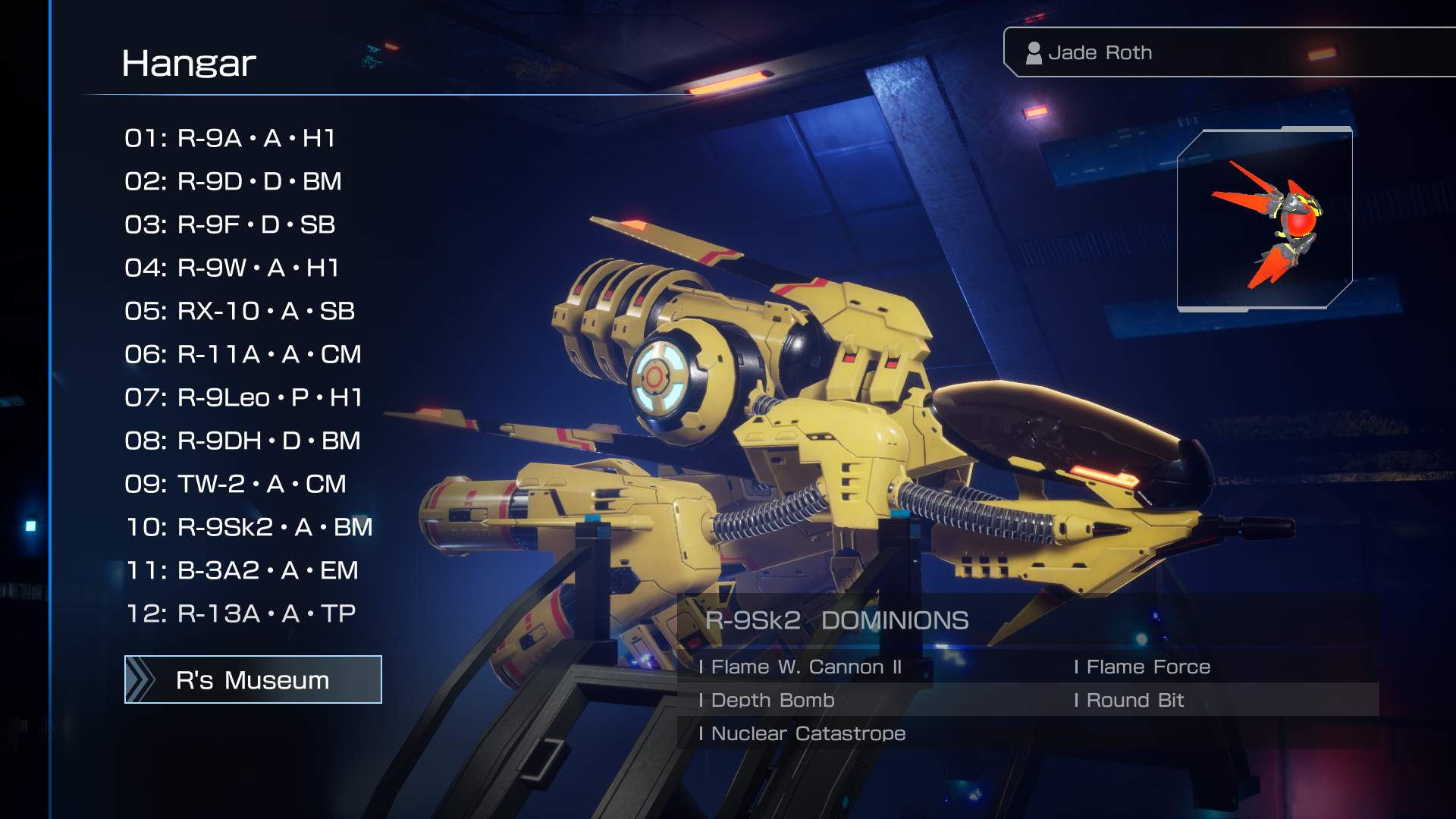
Task: Select hangar slot 05: RX-10
Action: [240, 311]
